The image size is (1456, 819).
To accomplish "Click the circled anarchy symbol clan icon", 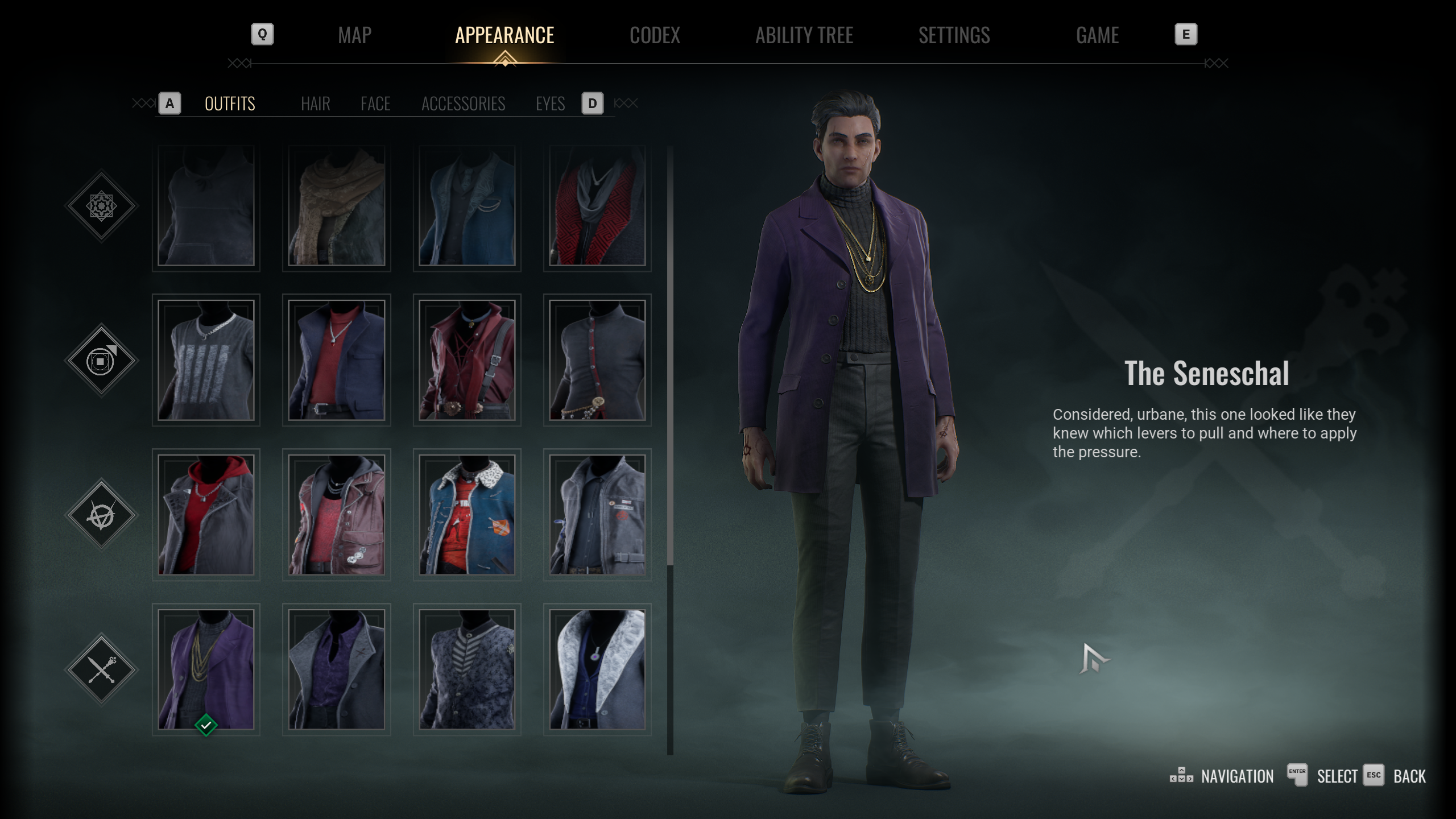I will (101, 515).
